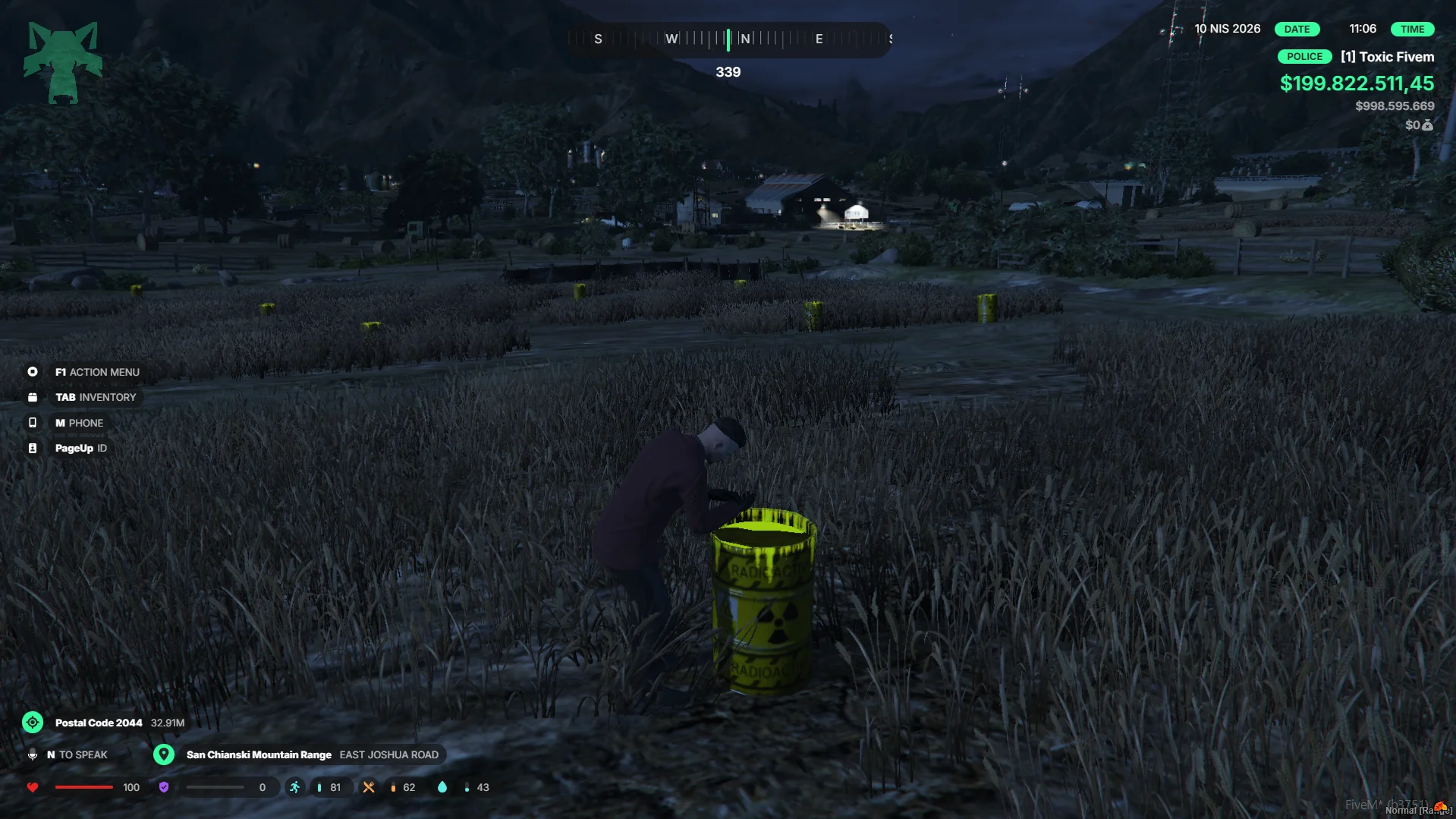Click the running-man stamina icon
Image resolution: width=1456 pixels, height=819 pixels.
pos(294,787)
